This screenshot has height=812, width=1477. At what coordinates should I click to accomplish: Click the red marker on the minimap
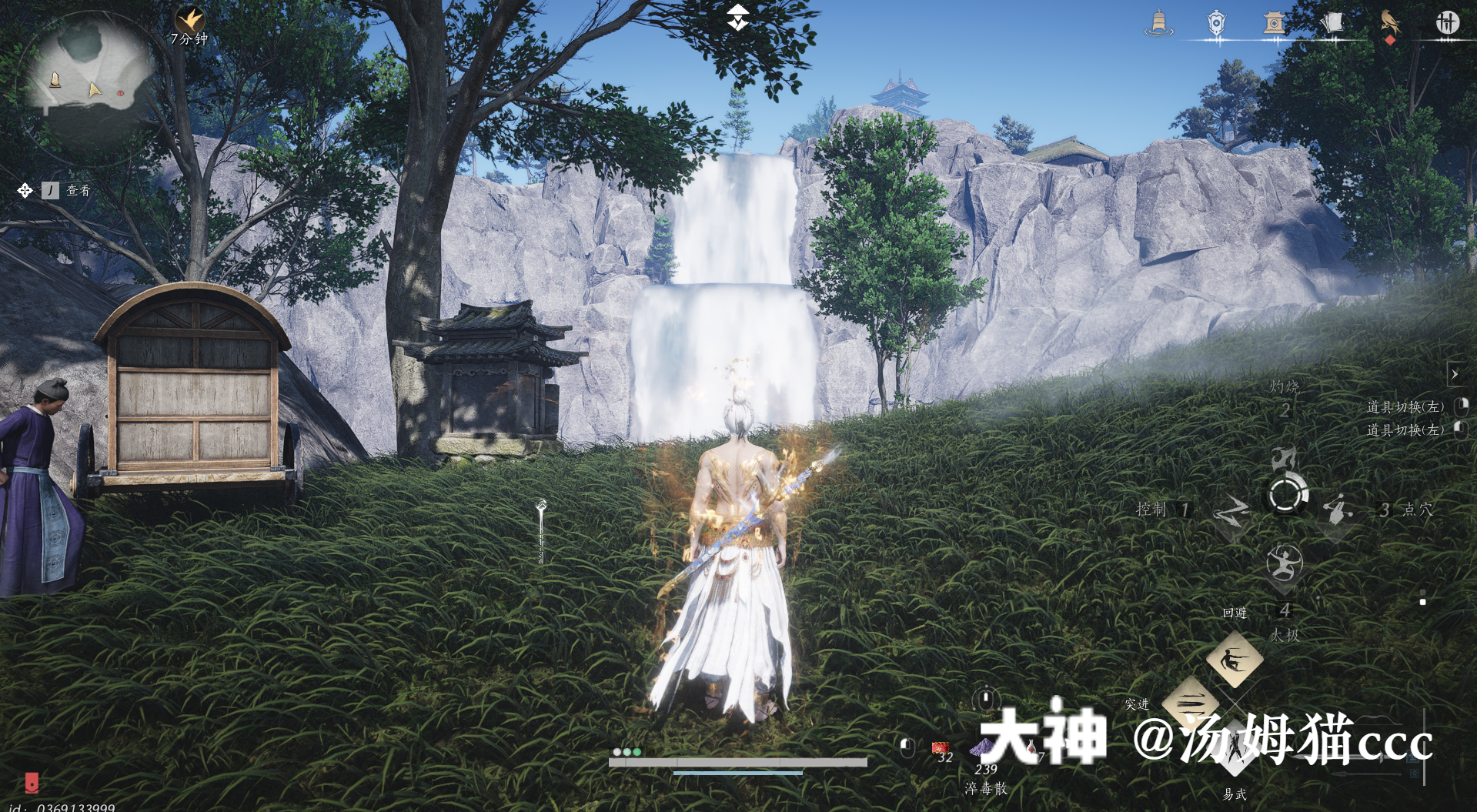pyautogui.click(x=121, y=93)
